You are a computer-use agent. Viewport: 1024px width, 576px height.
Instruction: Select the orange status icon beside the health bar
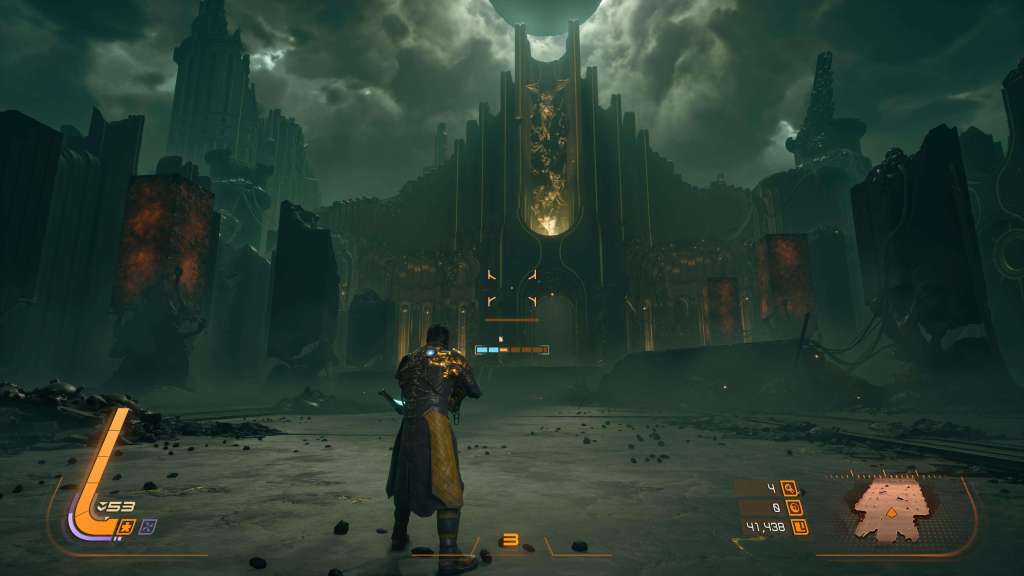[128, 526]
